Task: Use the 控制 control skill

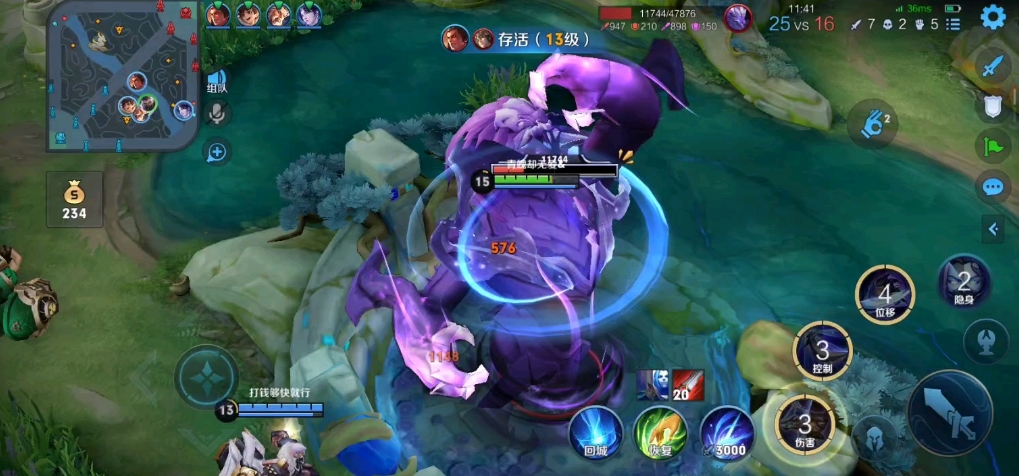Action: [x=822, y=351]
